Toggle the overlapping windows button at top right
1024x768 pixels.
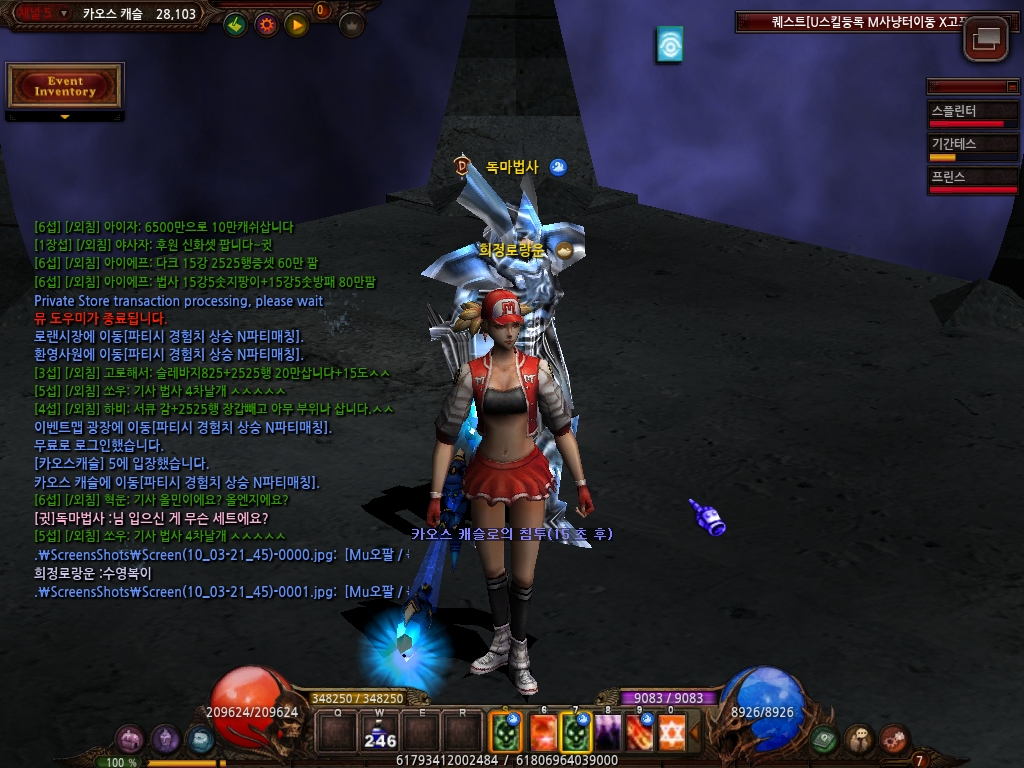click(x=986, y=39)
